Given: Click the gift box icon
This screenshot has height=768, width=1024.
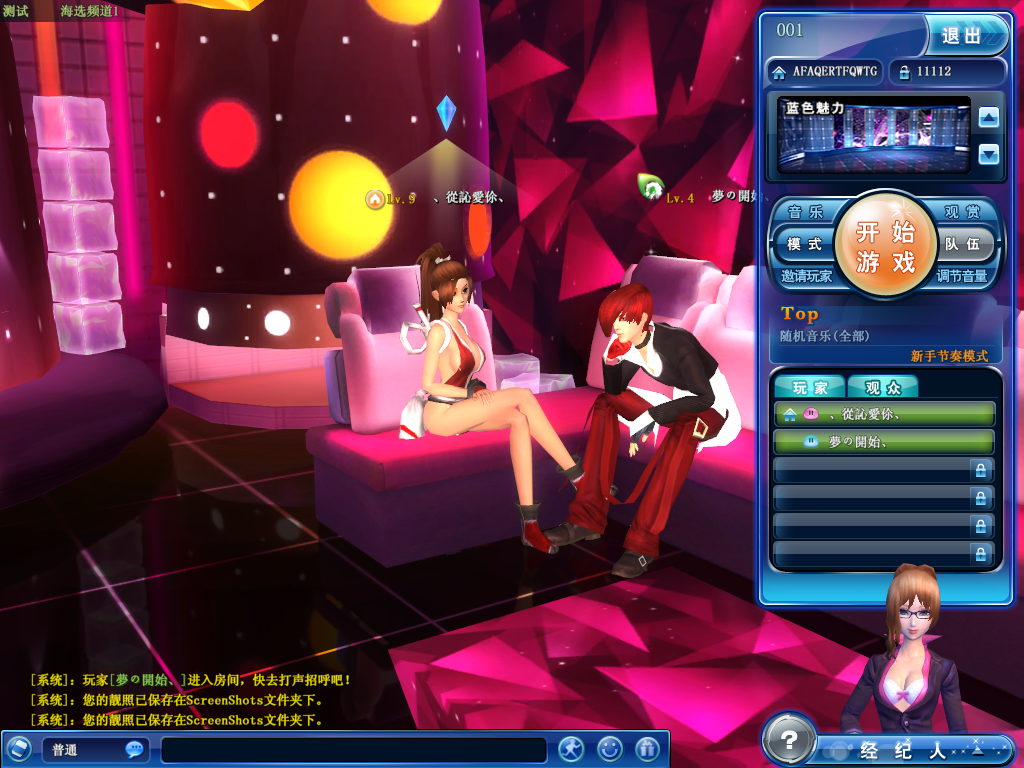Looking at the screenshot, I should point(648,748).
